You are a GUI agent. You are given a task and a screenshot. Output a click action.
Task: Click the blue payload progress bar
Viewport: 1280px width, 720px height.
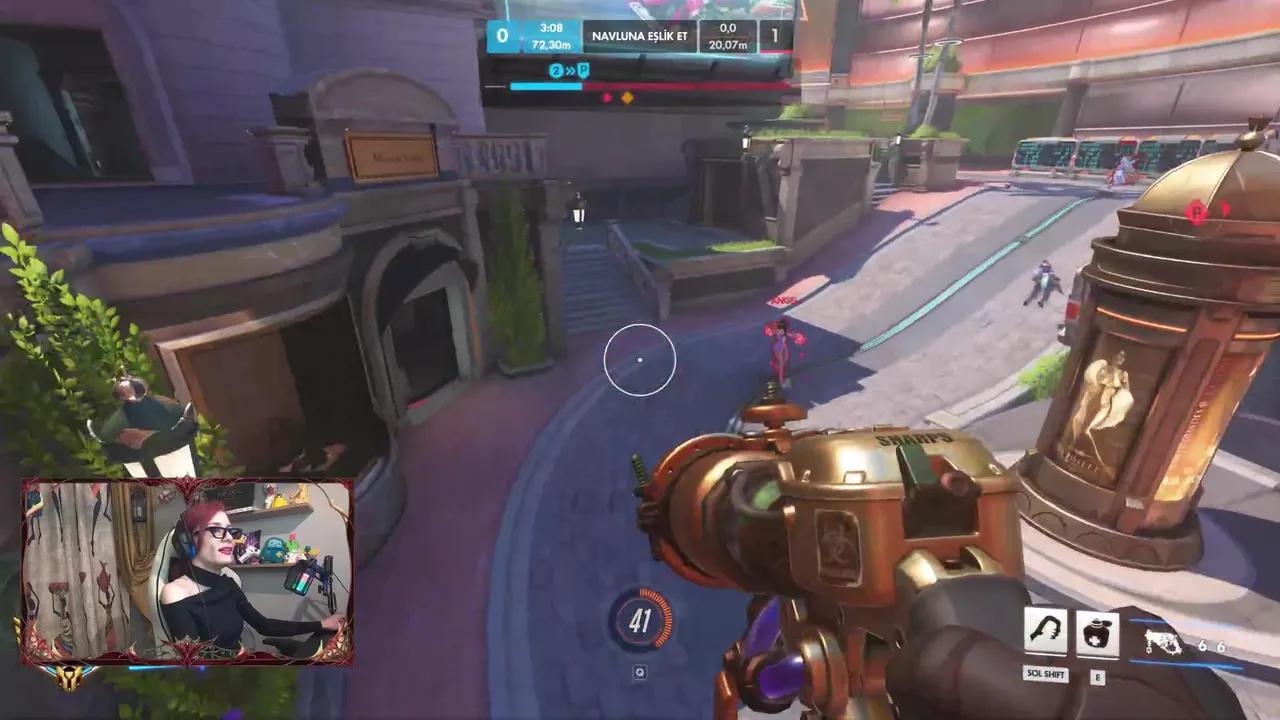click(545, 86)
